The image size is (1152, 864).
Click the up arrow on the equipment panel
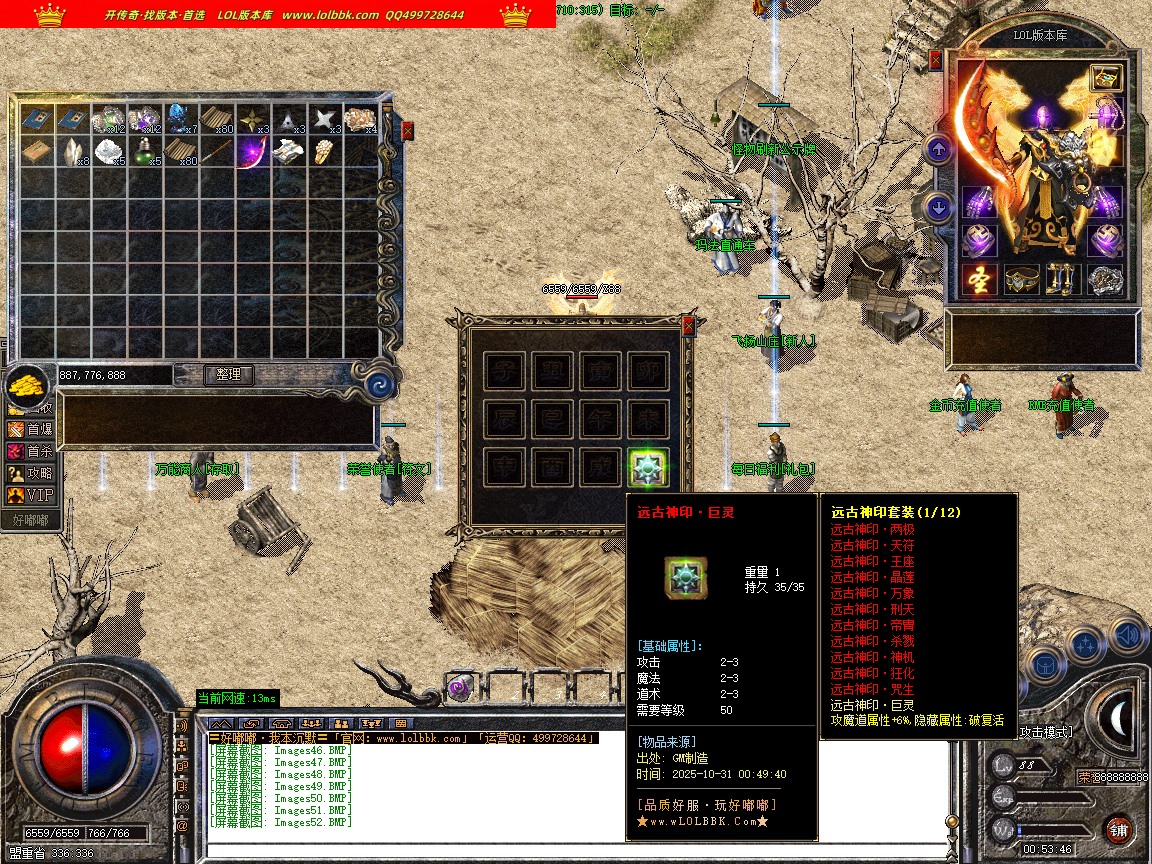938,151
